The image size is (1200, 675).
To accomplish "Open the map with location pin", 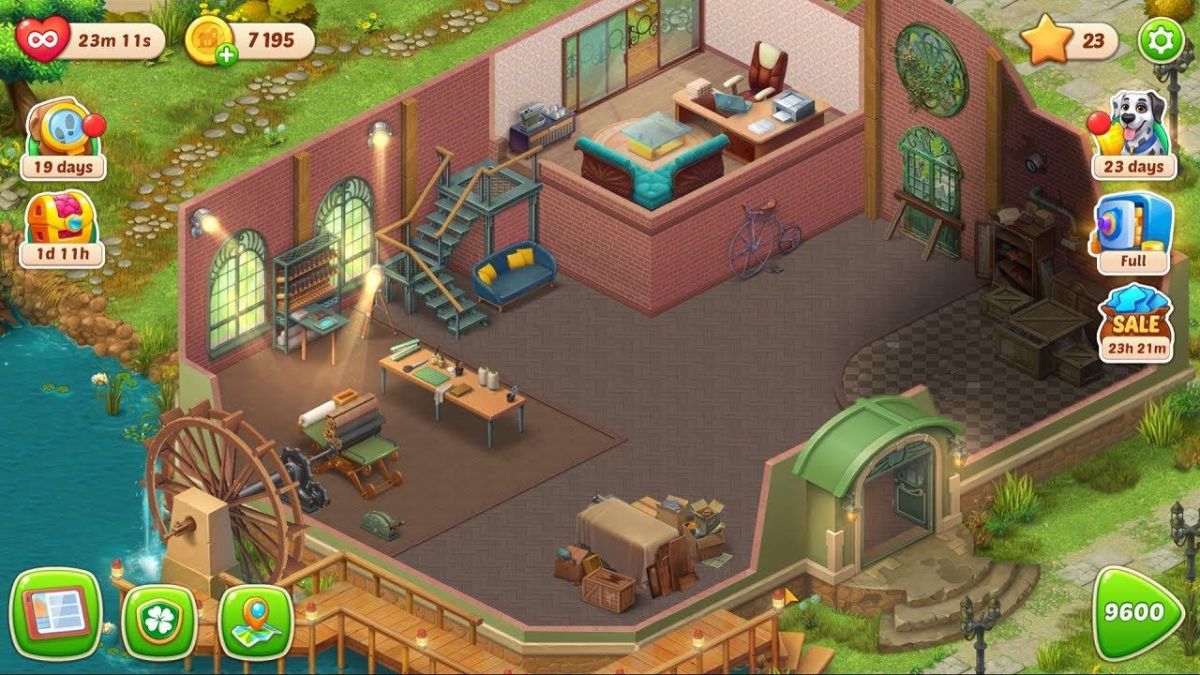I will click(x=255, y=621).
